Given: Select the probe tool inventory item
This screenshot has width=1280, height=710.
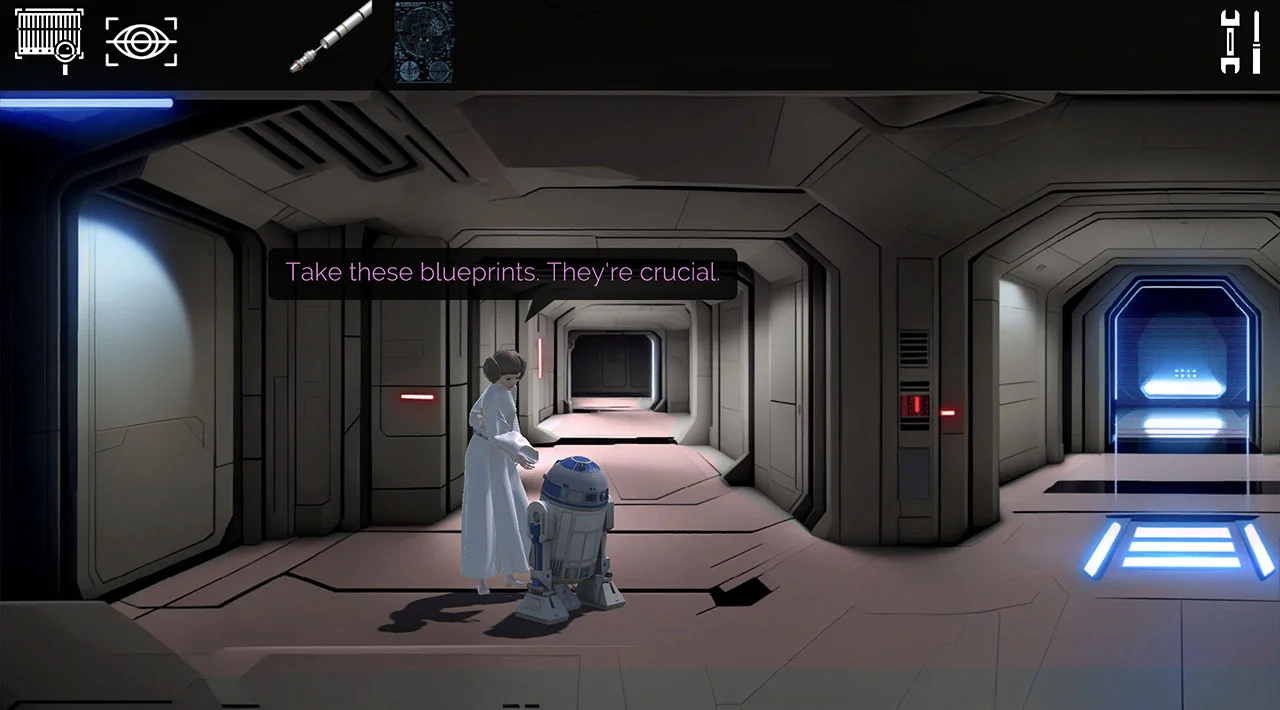Looking at the screenshot, I should point(331,37).
